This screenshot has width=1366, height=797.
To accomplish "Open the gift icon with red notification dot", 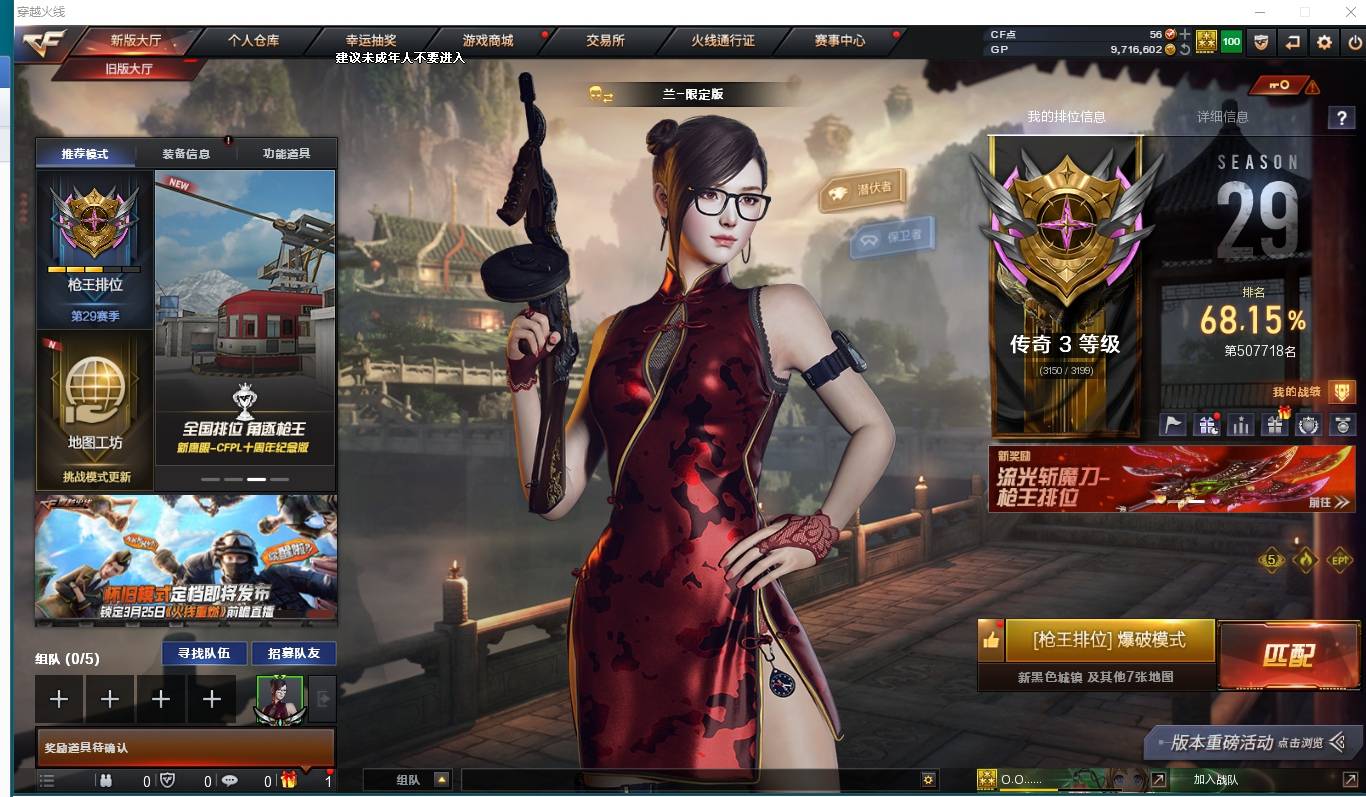I will tap(1207, 424).
